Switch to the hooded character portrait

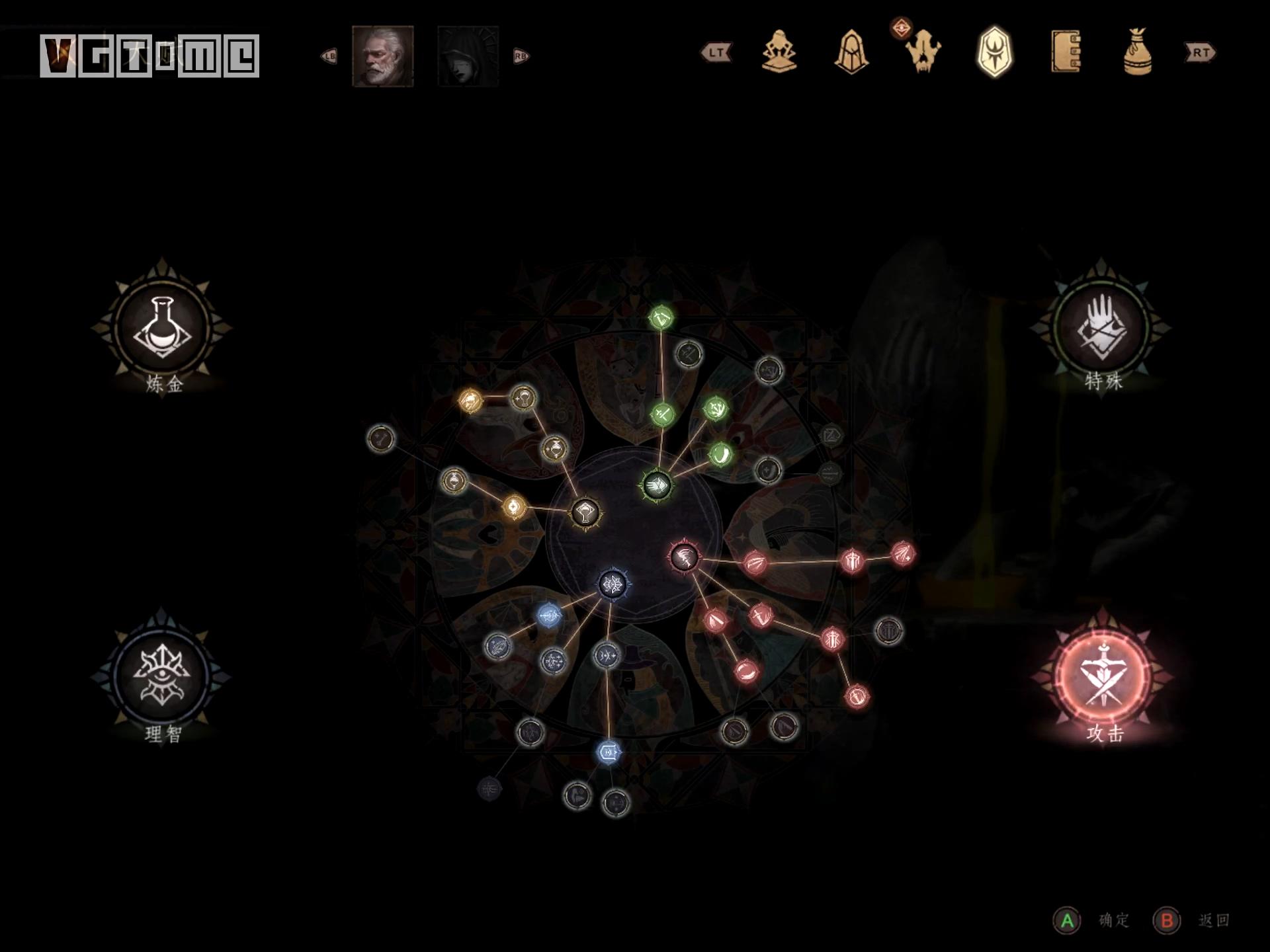(468, 56)
